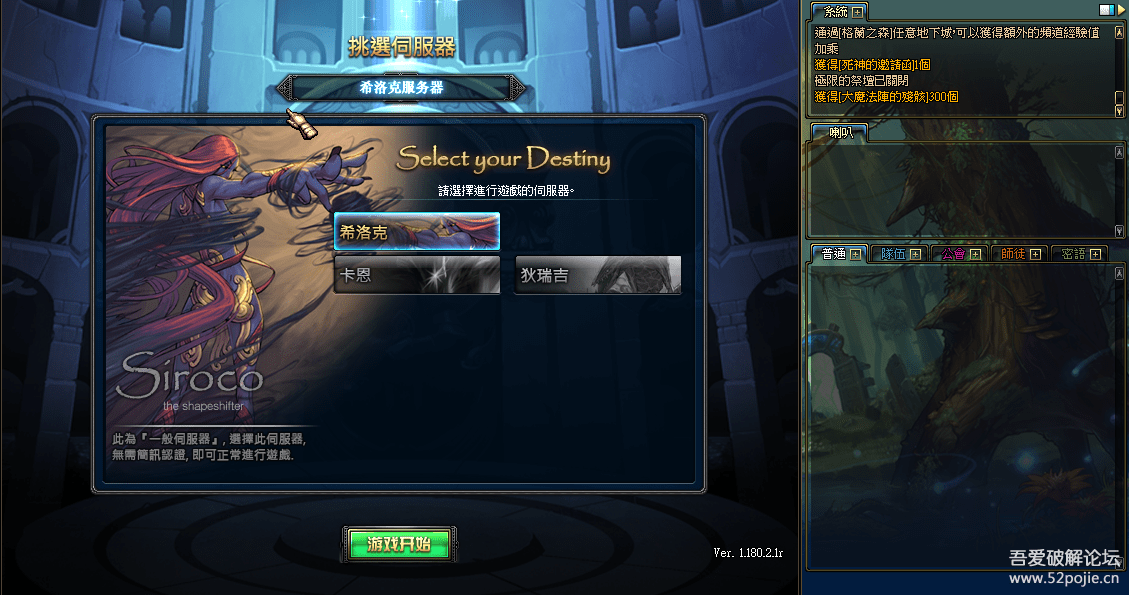This screenshot has height=595, width=1129.
Task: Open the 系統 chat tab
Action: (x=834, y=12)
